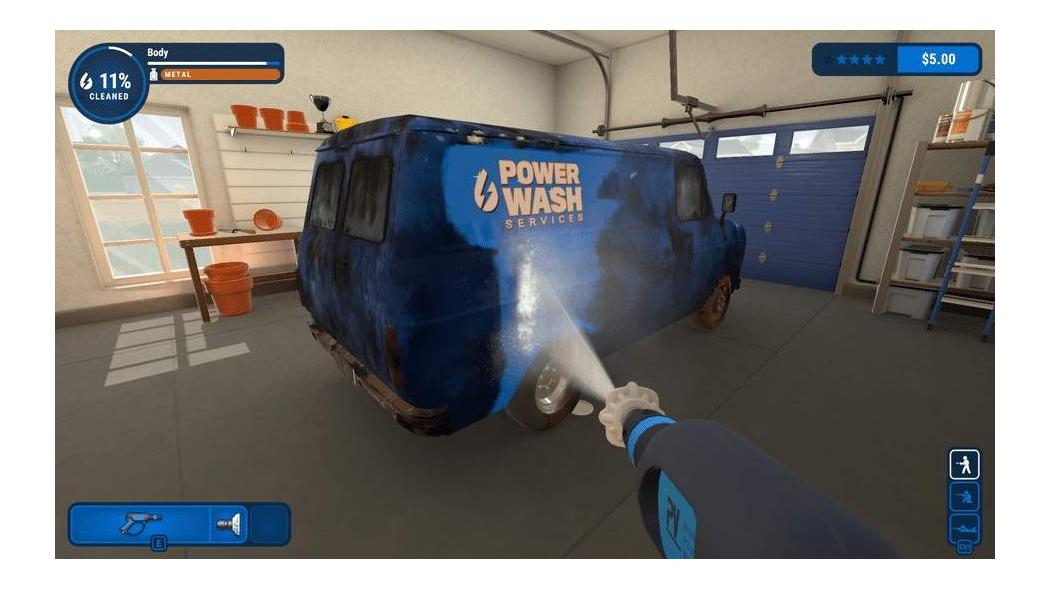Image resolution: width=1050 pixels, height=590 pixels.
Task: Select the pressure washer gun slot
Action: click(x=139, y=522)
